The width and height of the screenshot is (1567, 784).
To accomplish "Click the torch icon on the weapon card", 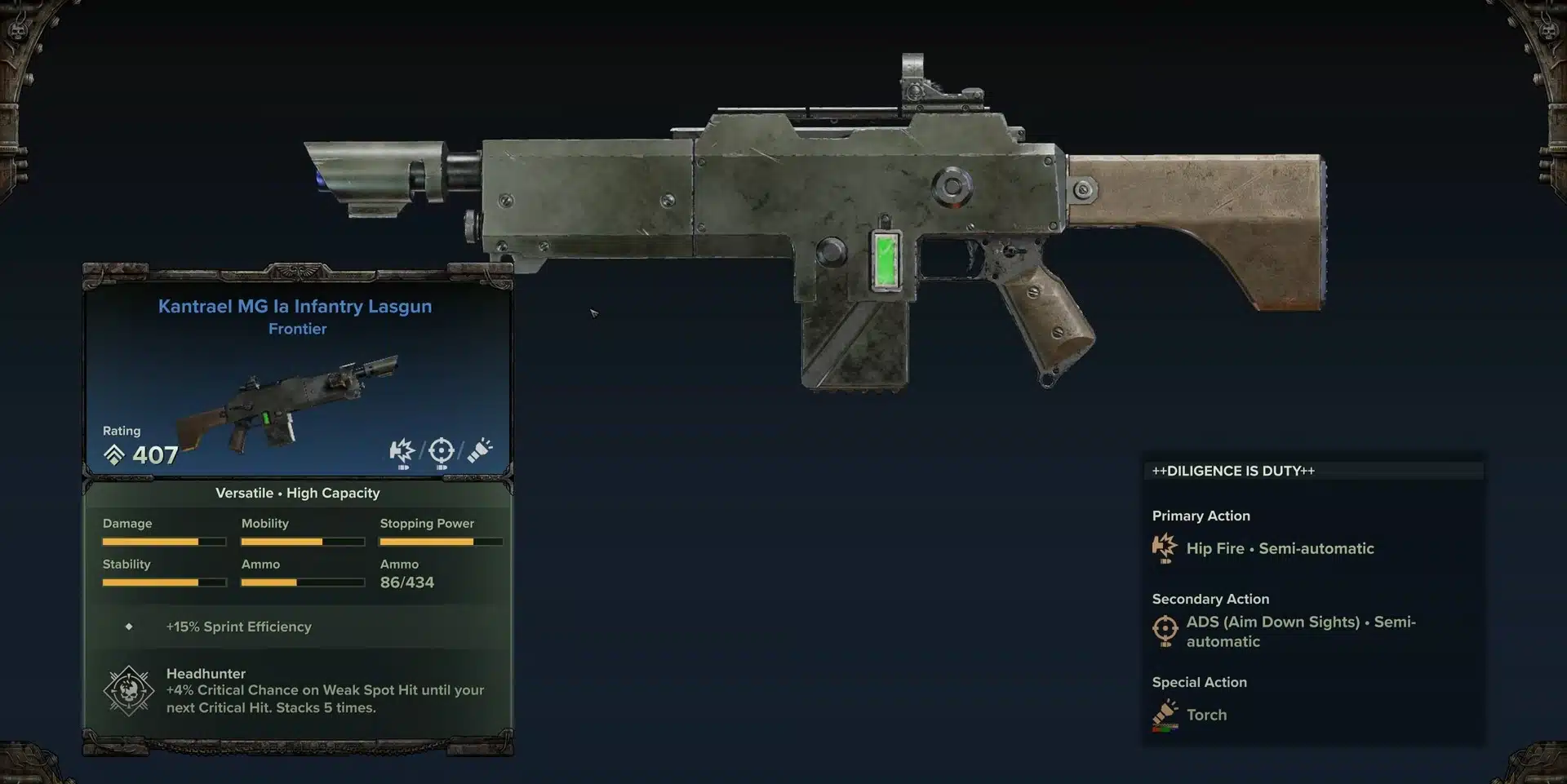I will click(480, 450).
